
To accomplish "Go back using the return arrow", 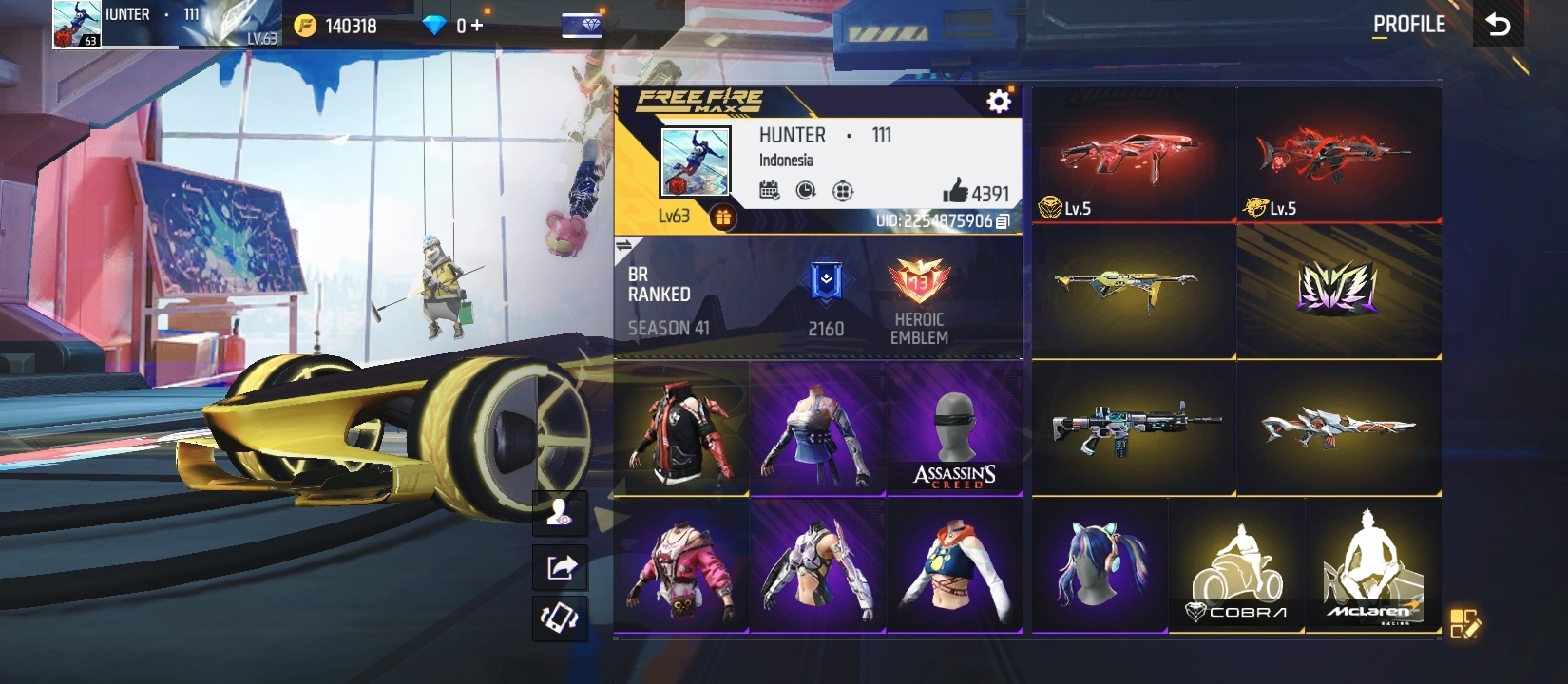I will [1498, 25].
